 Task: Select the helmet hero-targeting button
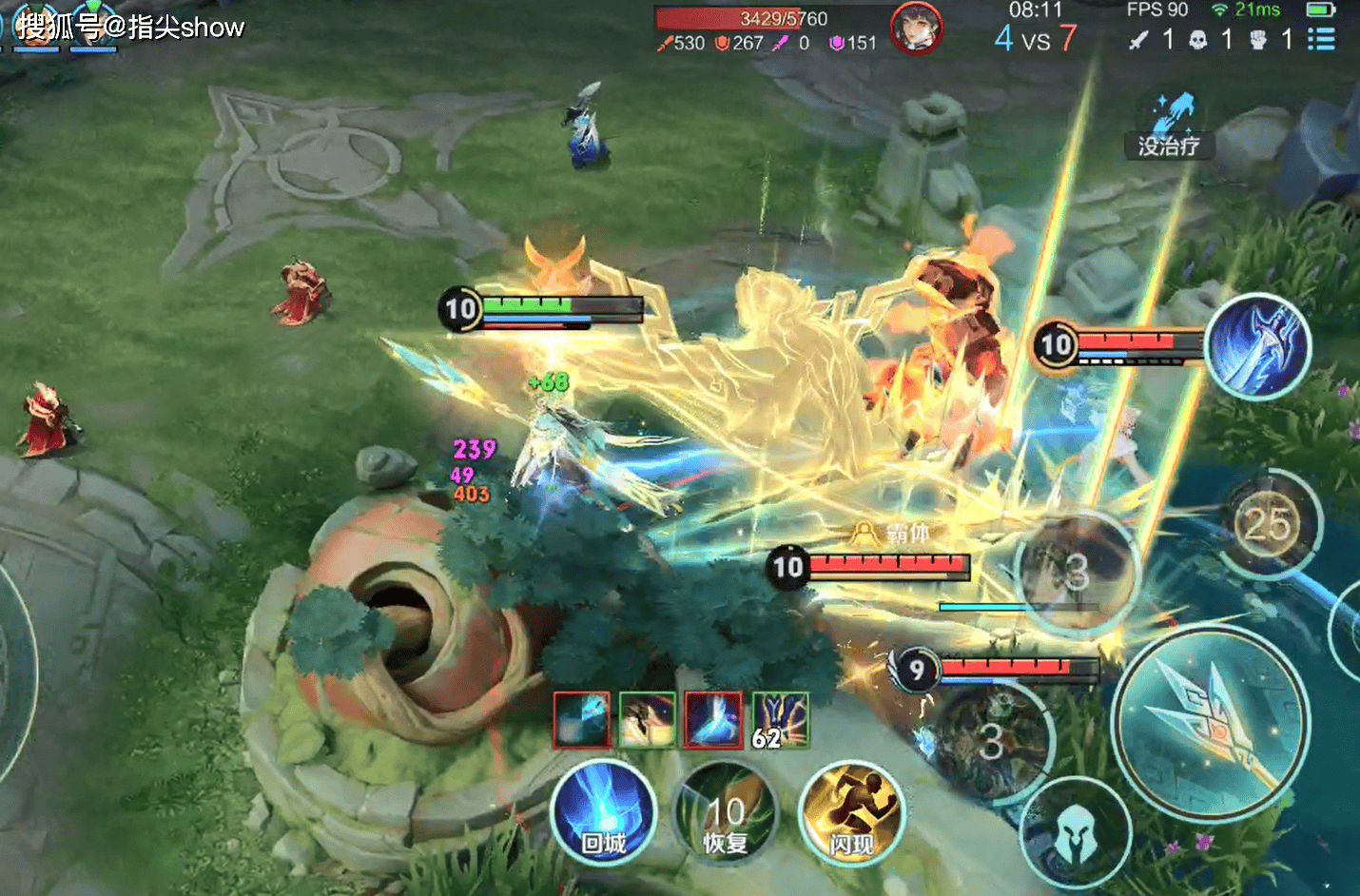1075,834
